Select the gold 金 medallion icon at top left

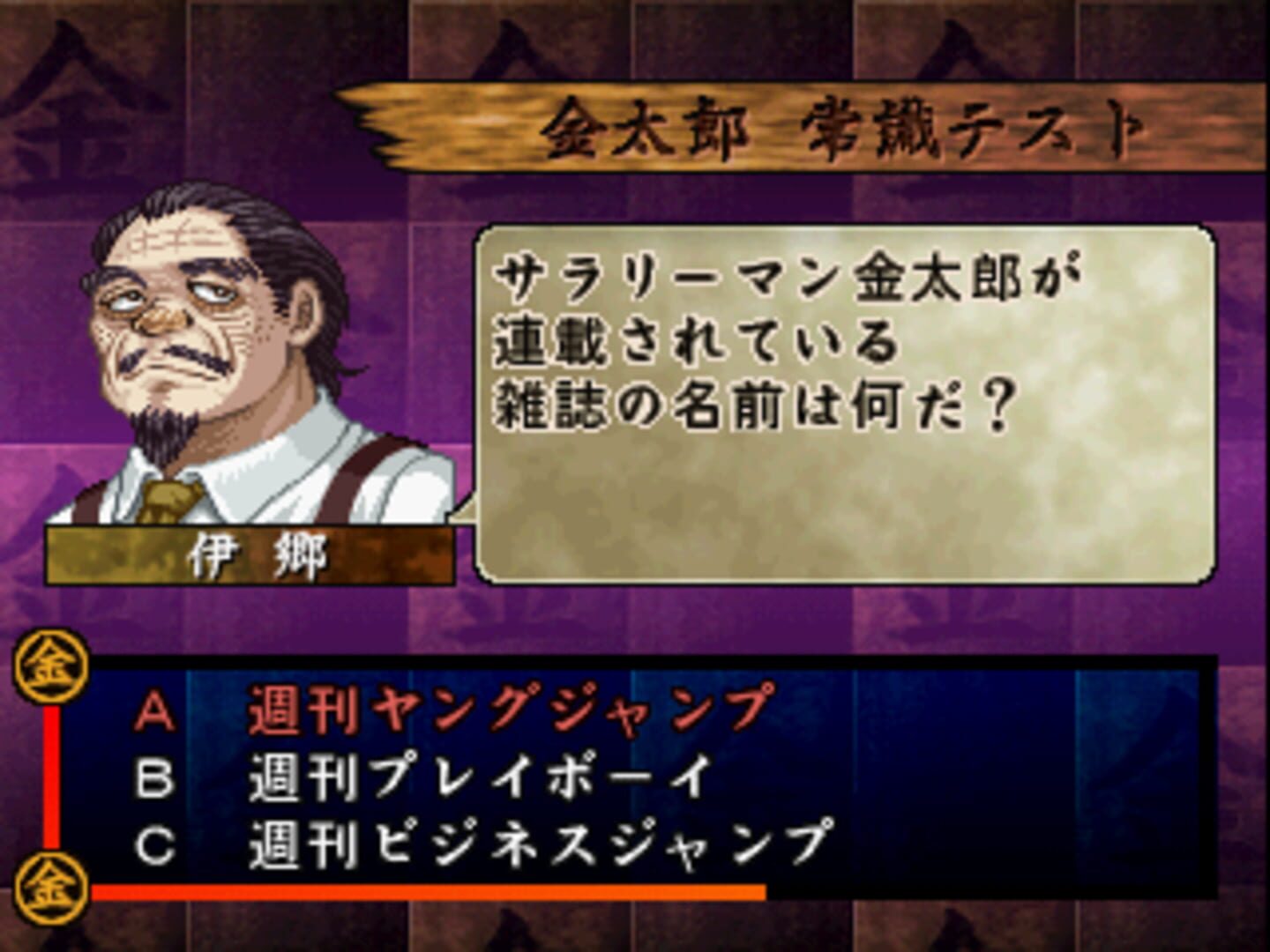50,668
